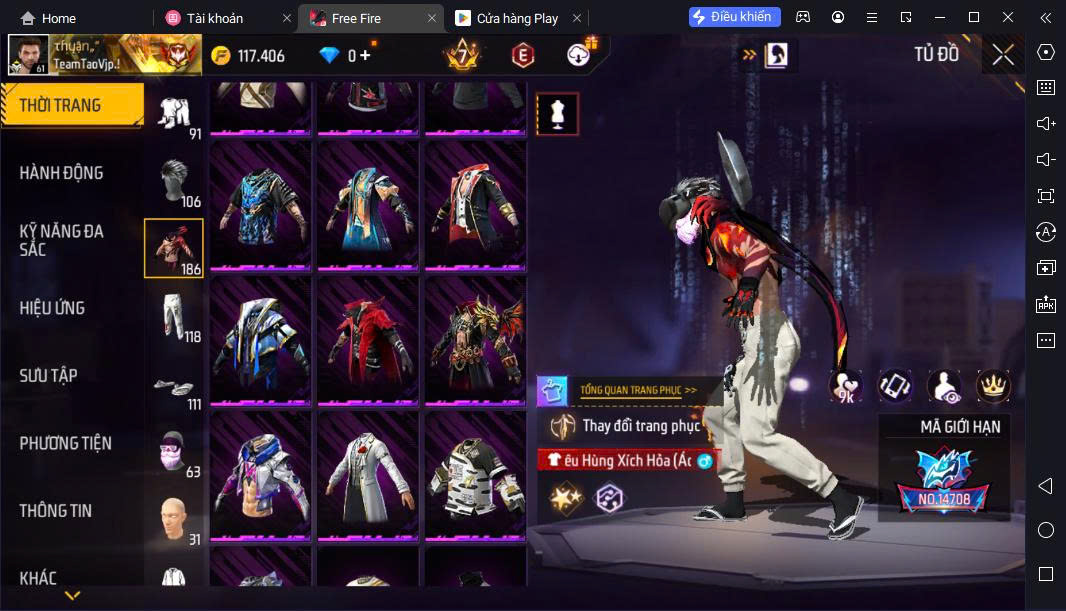Open the shoes subcategory with 111 items
The image size is (1066, 611).
click(x=175, y=386)
